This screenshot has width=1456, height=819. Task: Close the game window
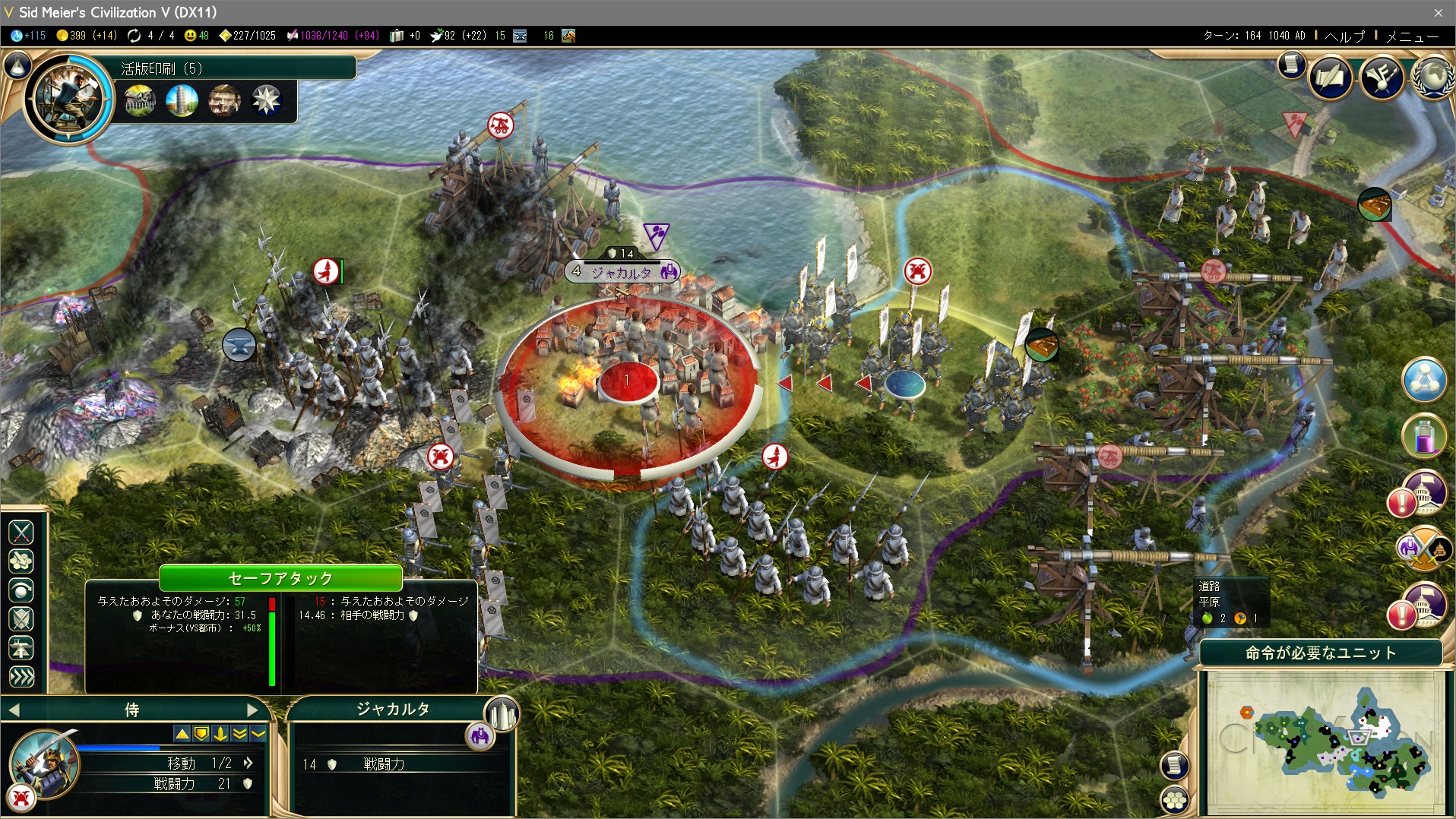pos(1438,12)
